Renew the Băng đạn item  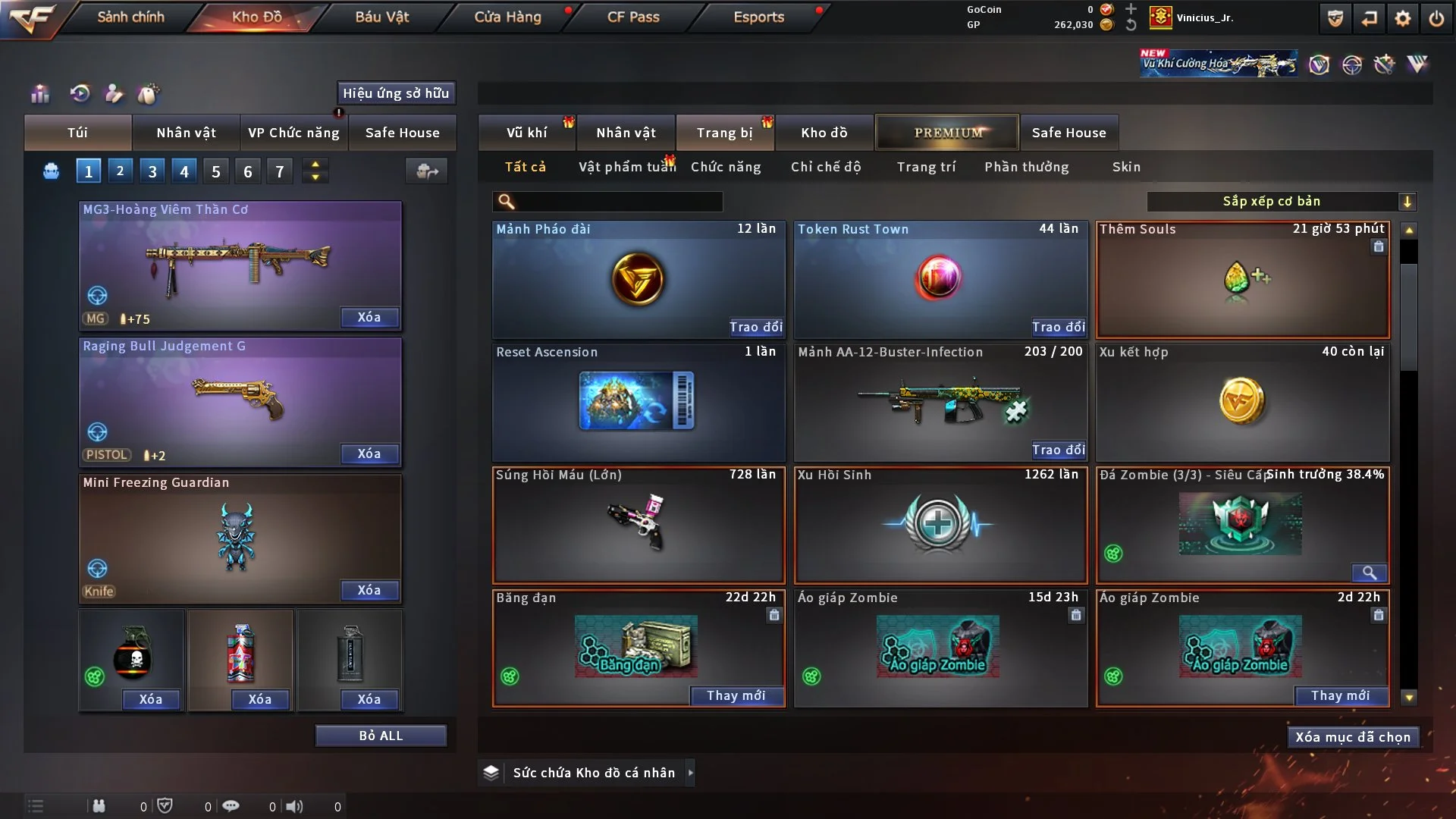point(736,695)
